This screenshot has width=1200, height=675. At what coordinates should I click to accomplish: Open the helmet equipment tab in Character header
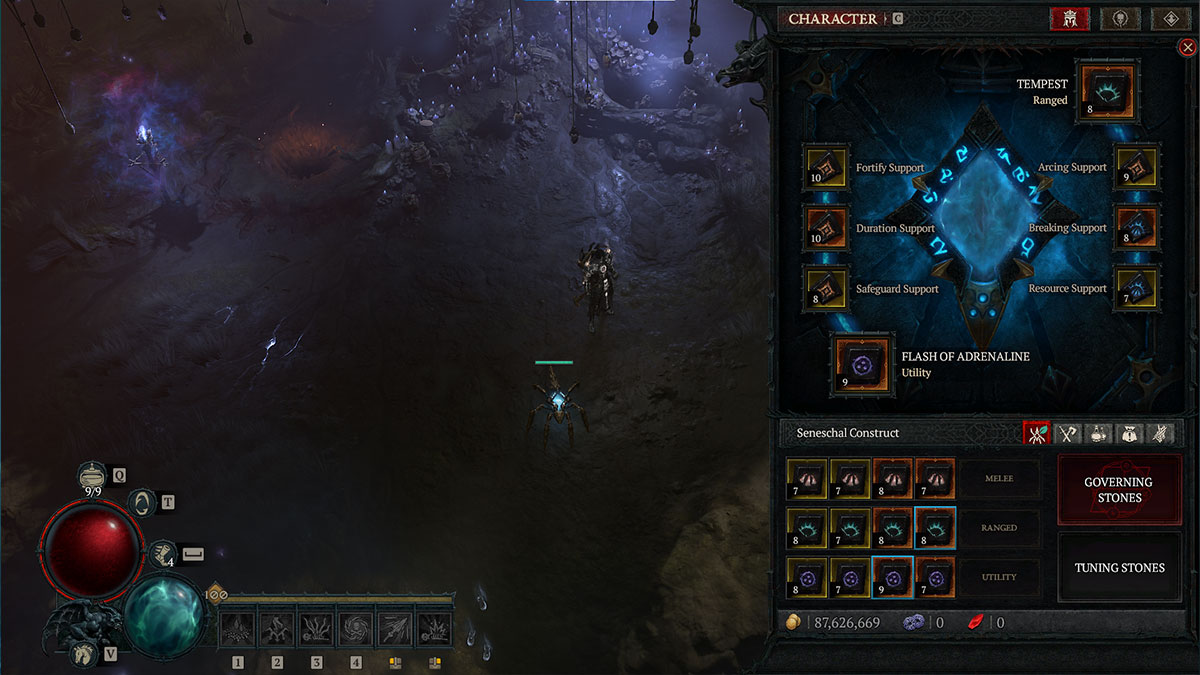(x=1069, y=19)
